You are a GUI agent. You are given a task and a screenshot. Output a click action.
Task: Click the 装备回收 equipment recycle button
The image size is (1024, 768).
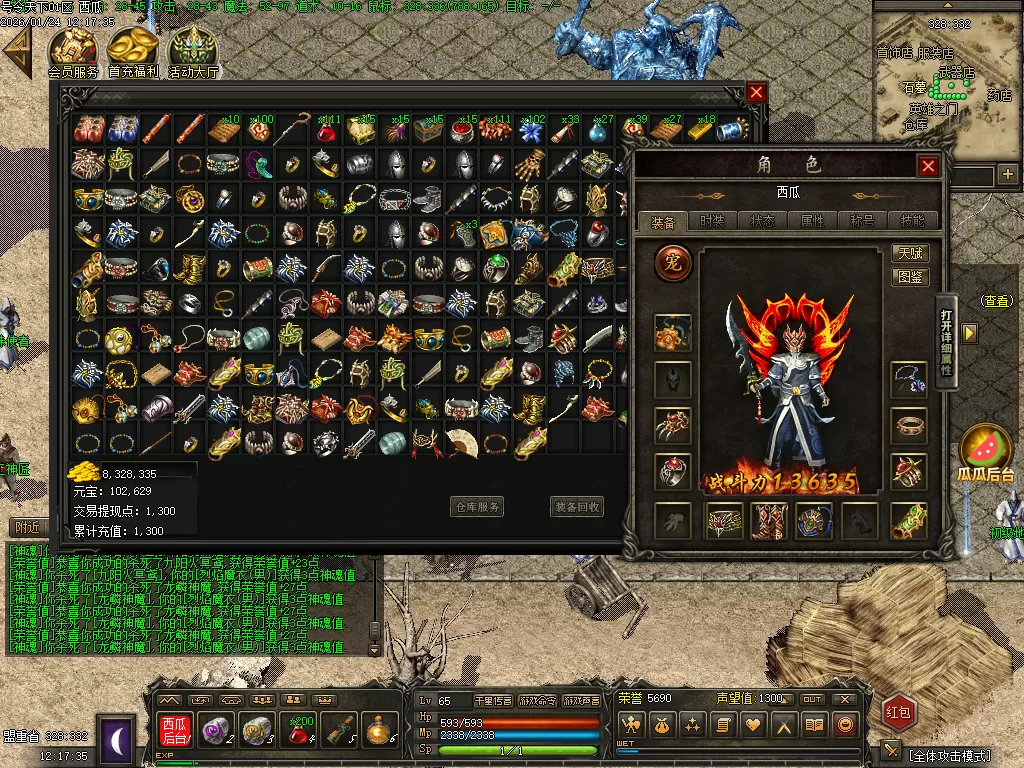(577, 507)
